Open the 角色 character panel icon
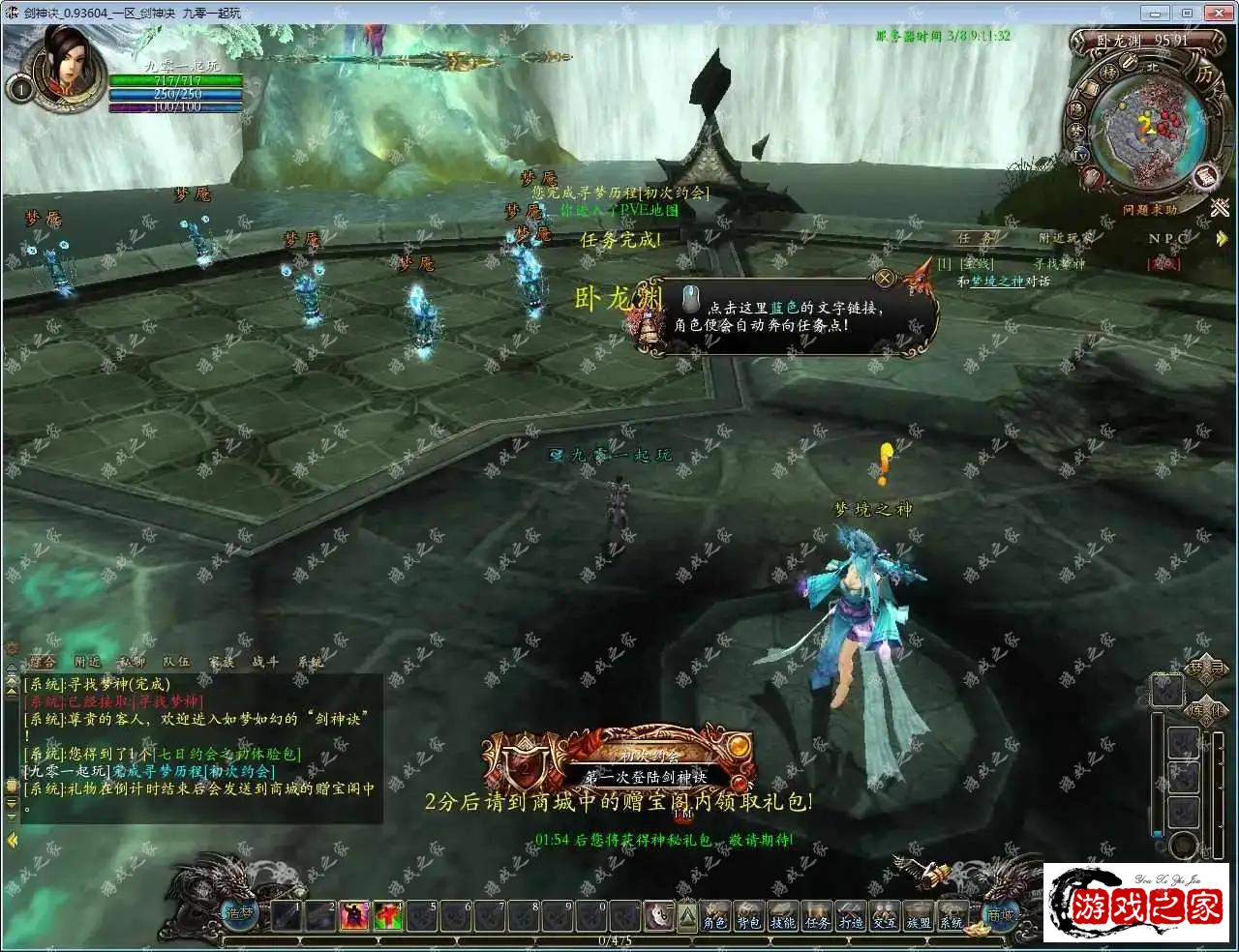This screenshot has height=952, width=1239. coord(714,916)
